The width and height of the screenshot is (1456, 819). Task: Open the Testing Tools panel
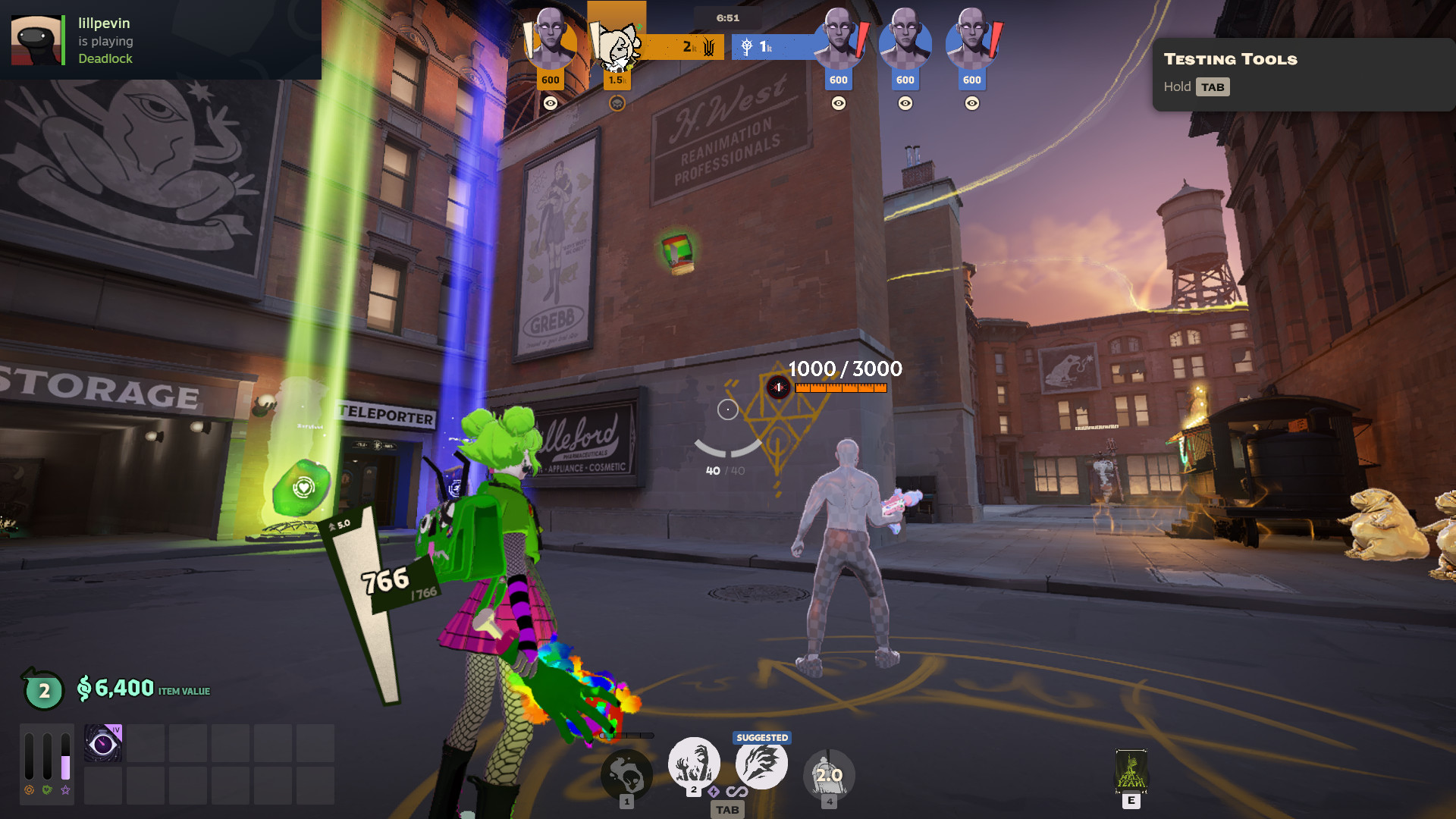point(1302,74)
